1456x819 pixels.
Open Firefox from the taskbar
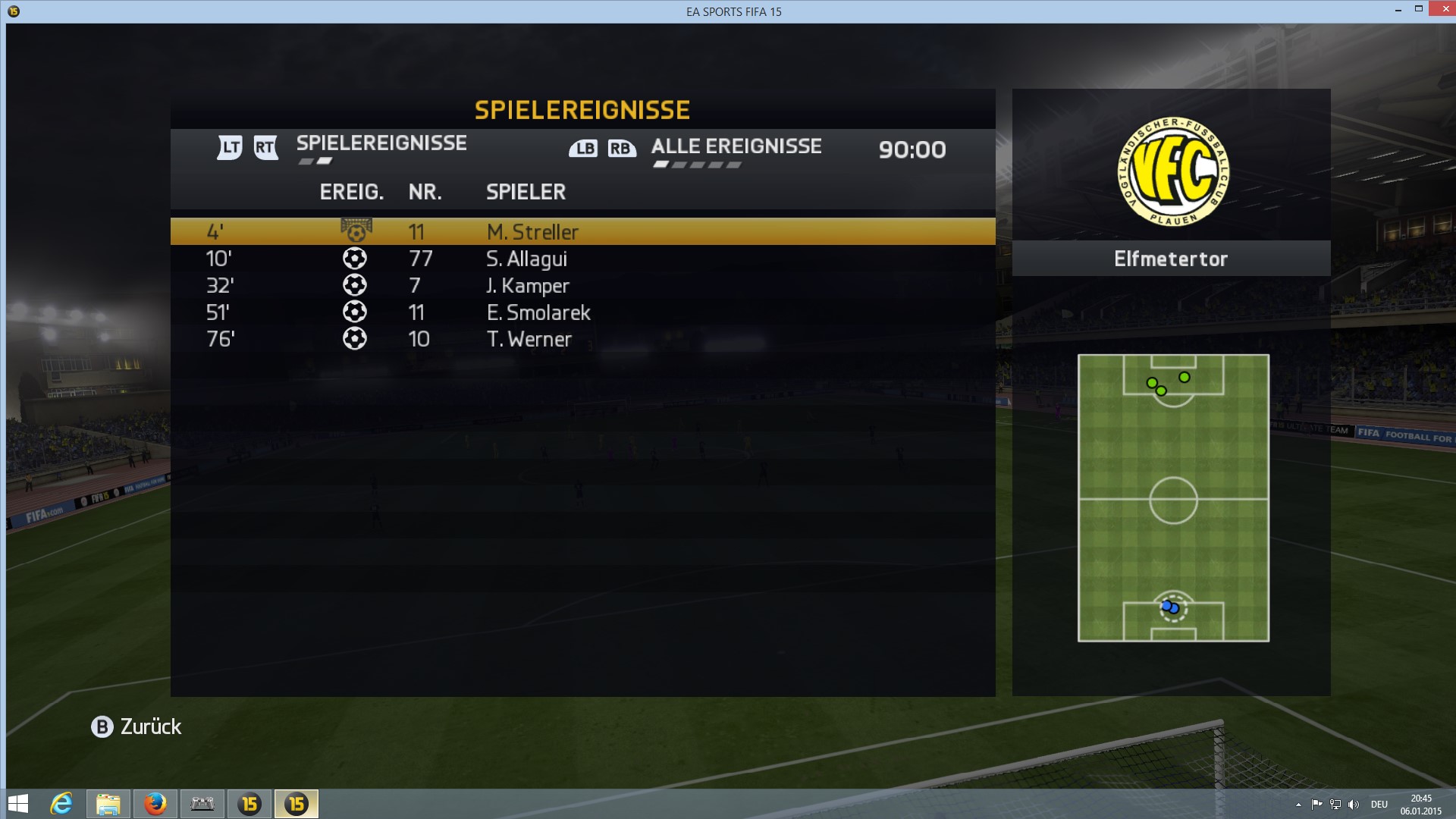click(155, 803)
